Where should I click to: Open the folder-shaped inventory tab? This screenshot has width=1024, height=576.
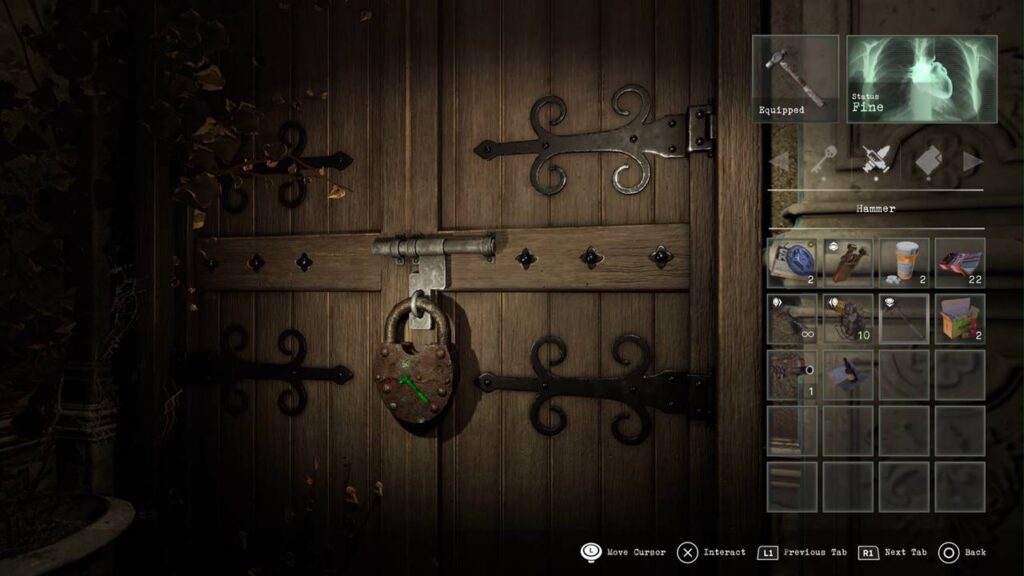(x=928, y=160)
